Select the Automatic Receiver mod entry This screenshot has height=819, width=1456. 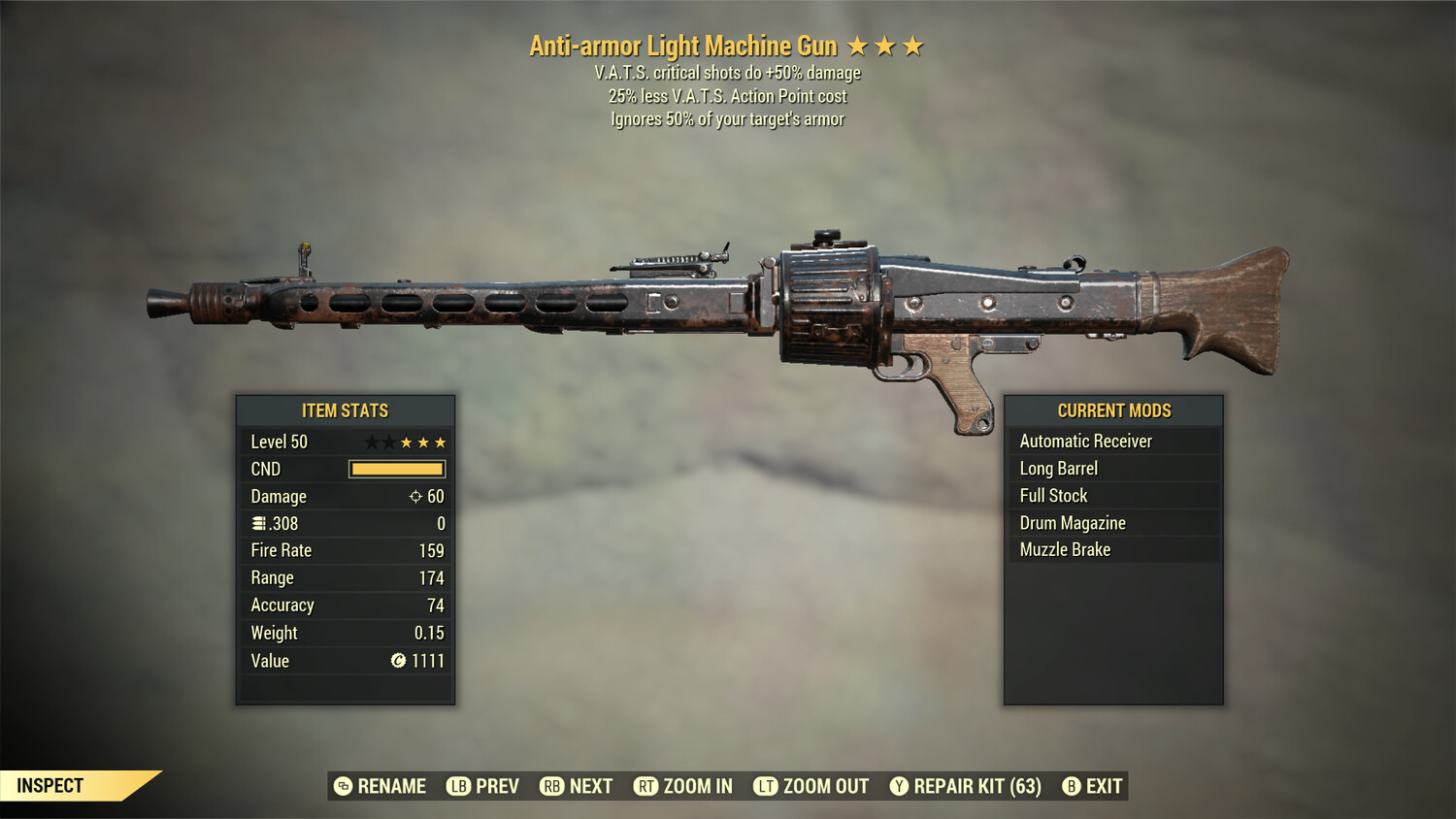pos(1085,441)
